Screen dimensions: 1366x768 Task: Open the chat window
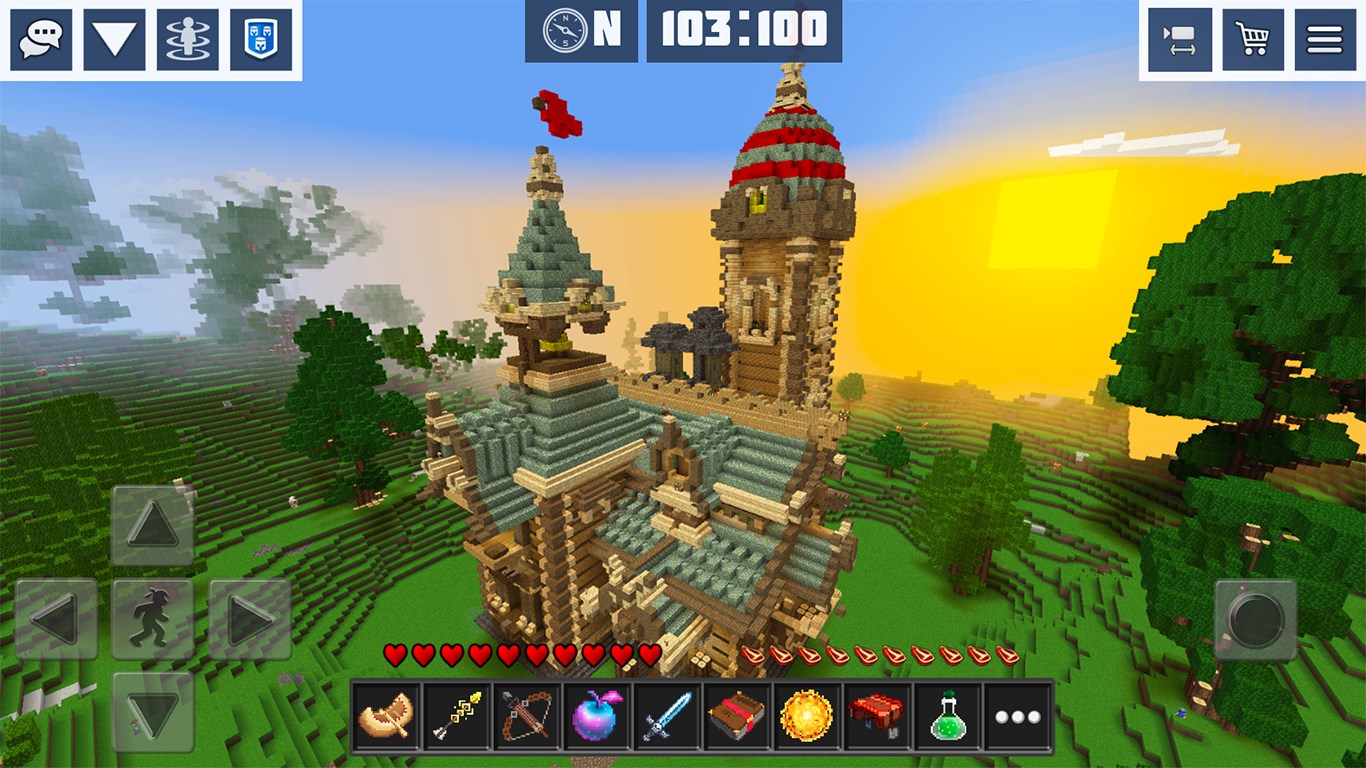41,39
